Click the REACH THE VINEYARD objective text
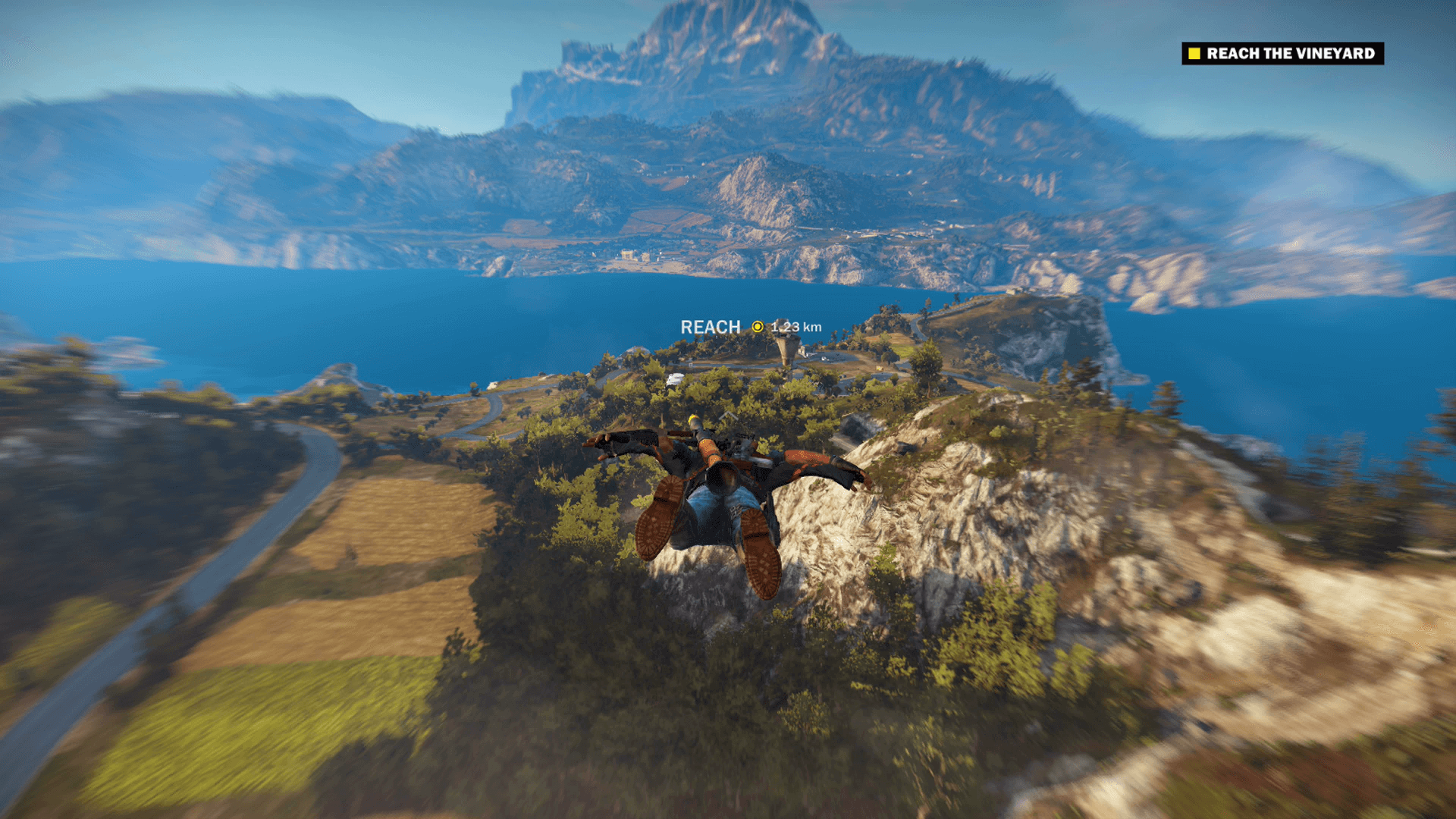The image size is (1456, 819). coord(1289,54)
